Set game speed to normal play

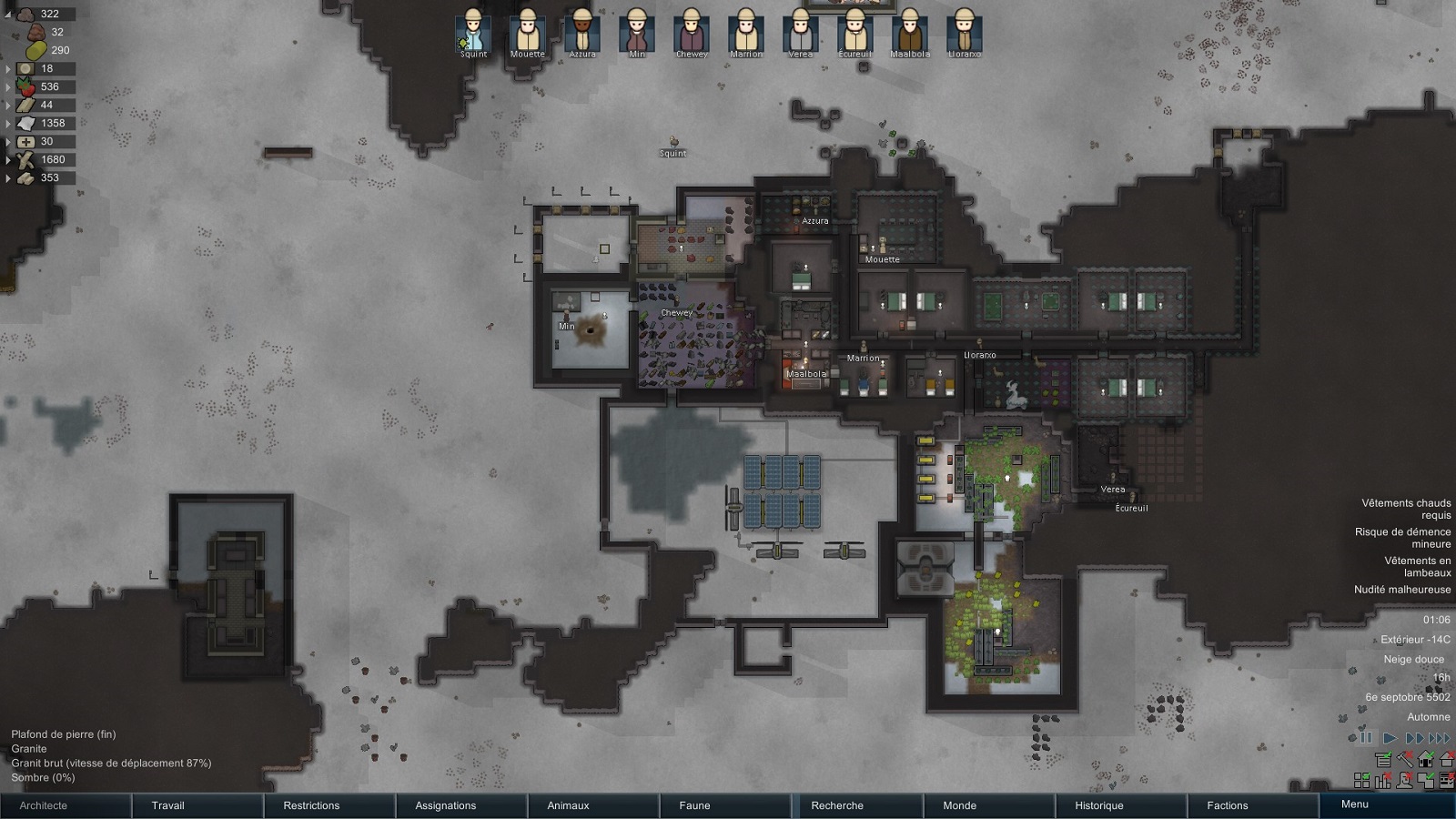coord(1390,738)
